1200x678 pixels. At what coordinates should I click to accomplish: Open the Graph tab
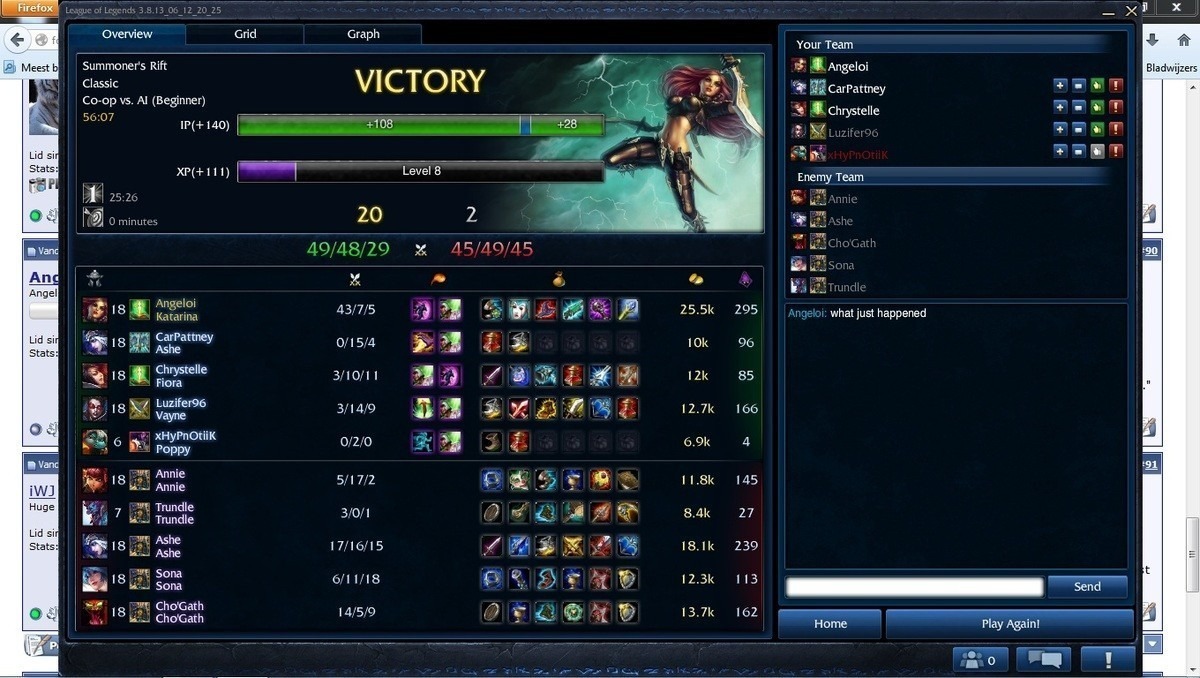pos(363,34)
